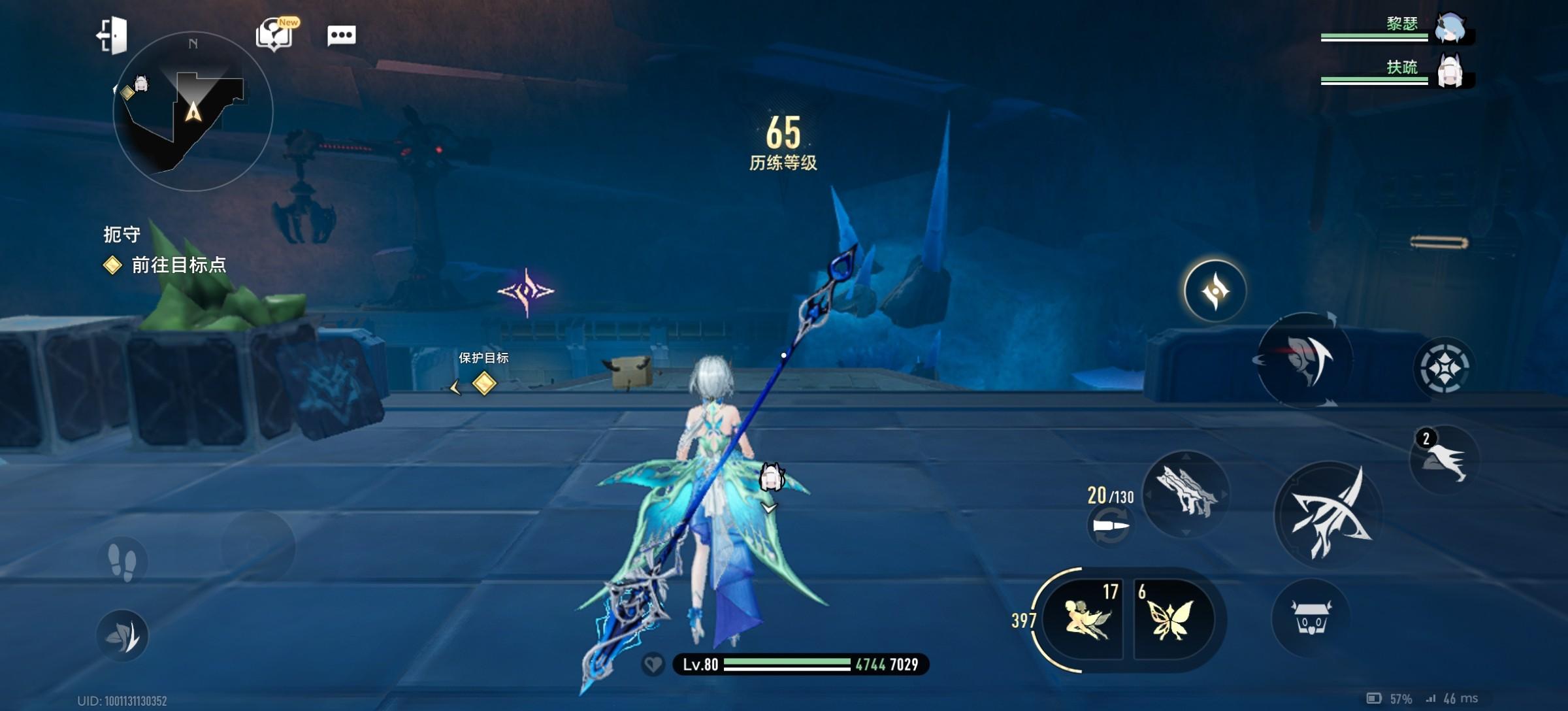Tap the heart icon beside Lv.80
This screenshot has width=1568, height=711.
pyautogui.click(x=653, y=665)
